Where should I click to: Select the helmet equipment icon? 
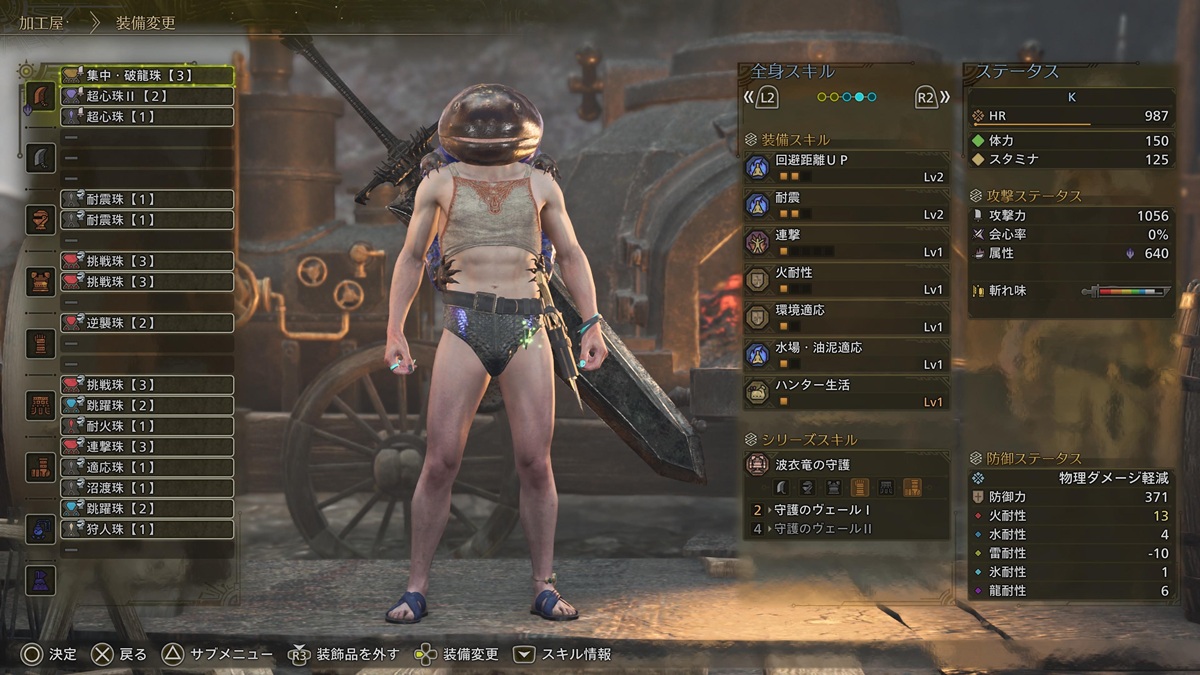pos(41,219)
